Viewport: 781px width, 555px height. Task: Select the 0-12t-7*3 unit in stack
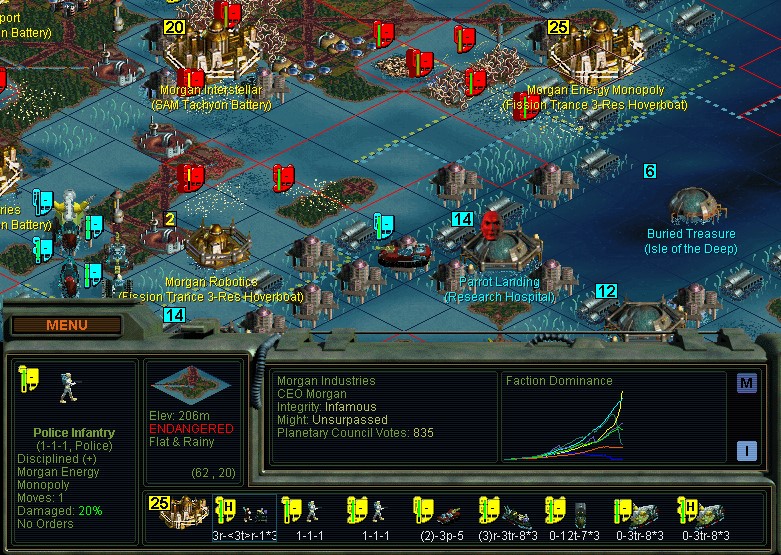pyautogui.click(x=573, y=514)
